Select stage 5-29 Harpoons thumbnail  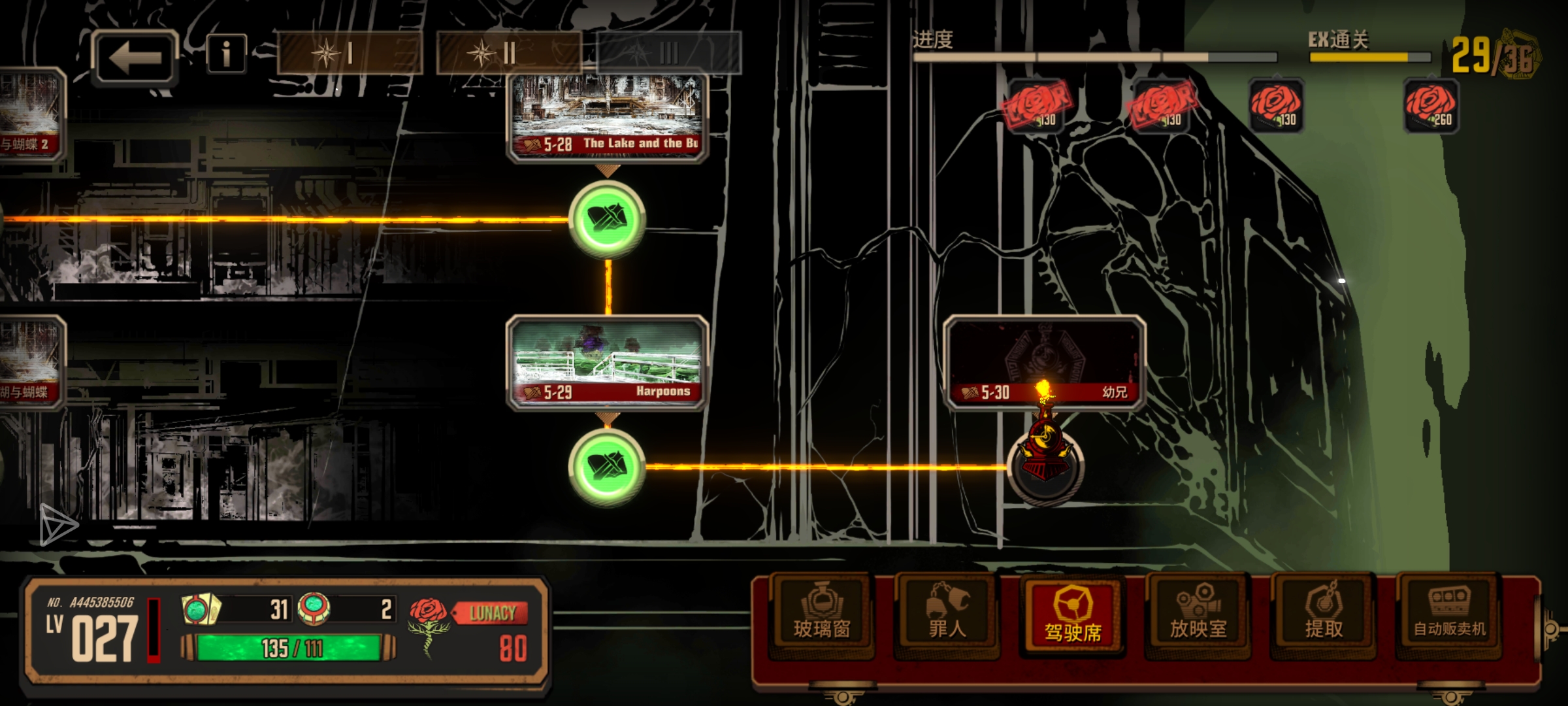pyautogui.click(x=608, y=363)
